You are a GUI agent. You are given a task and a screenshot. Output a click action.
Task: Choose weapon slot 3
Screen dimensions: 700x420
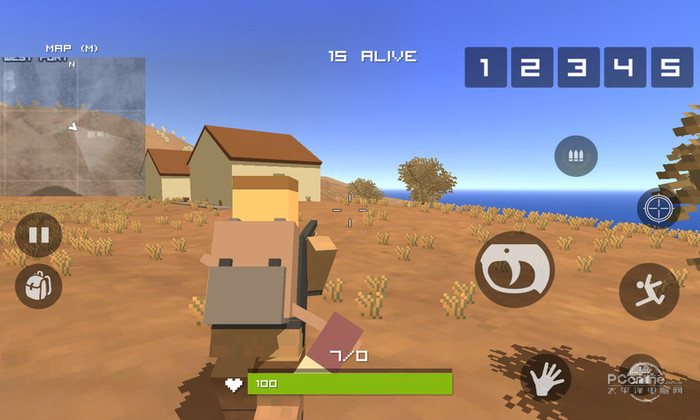pyautogui.click(x=577, y=67)
